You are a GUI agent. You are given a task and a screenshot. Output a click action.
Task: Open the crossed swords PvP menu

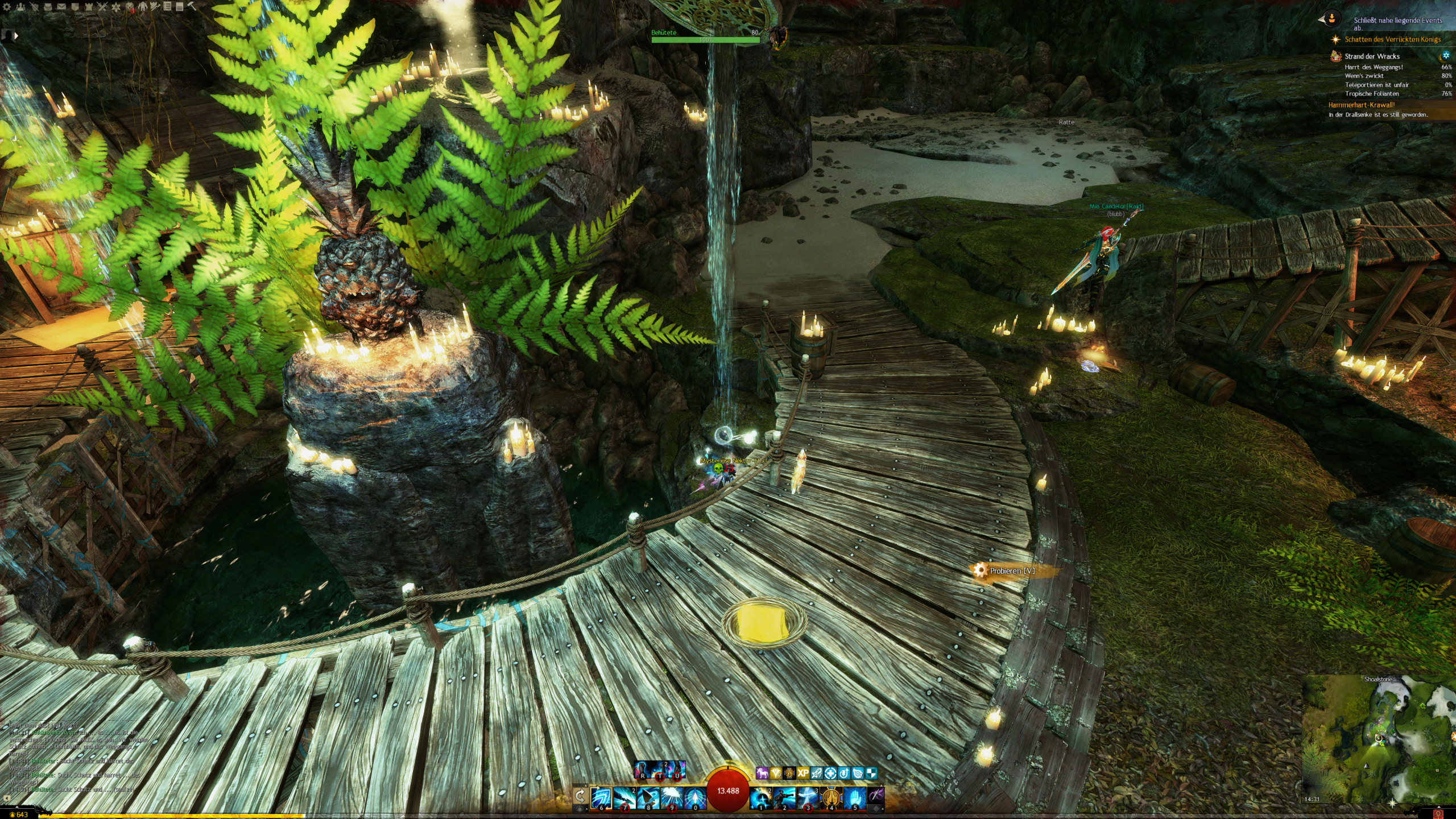pyautogui.click(x=102, y=7)
